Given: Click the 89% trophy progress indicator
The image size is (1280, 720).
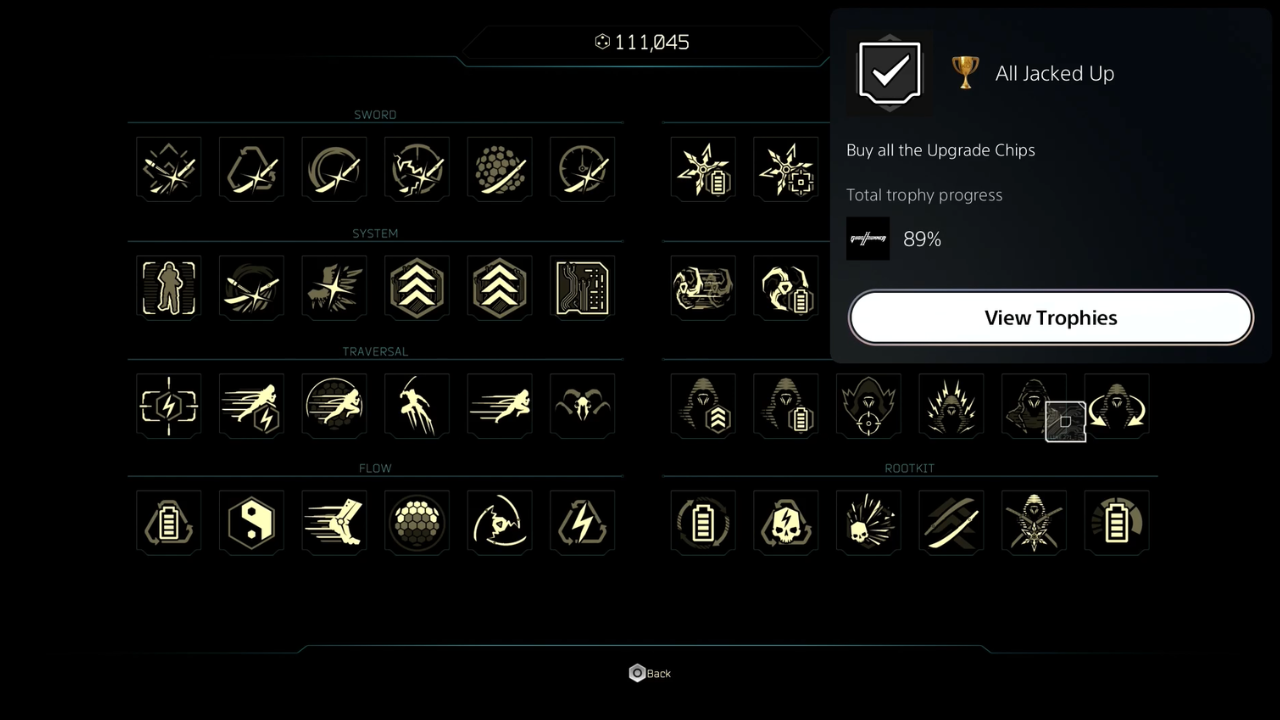Looking at the screenshot, I should pyautogui.click(x=922, y=239).
